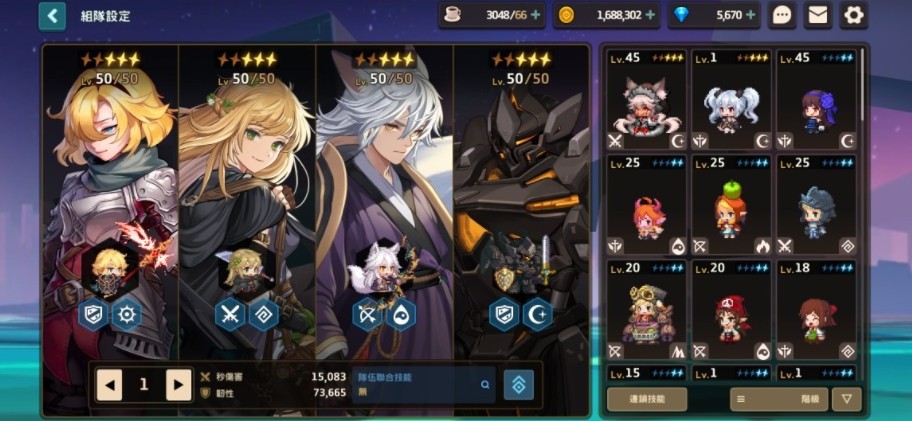Open the 連鎖技能 chain skill button
Image resolution: width=912 pixels, height=421 pixels.
[647, 399]
